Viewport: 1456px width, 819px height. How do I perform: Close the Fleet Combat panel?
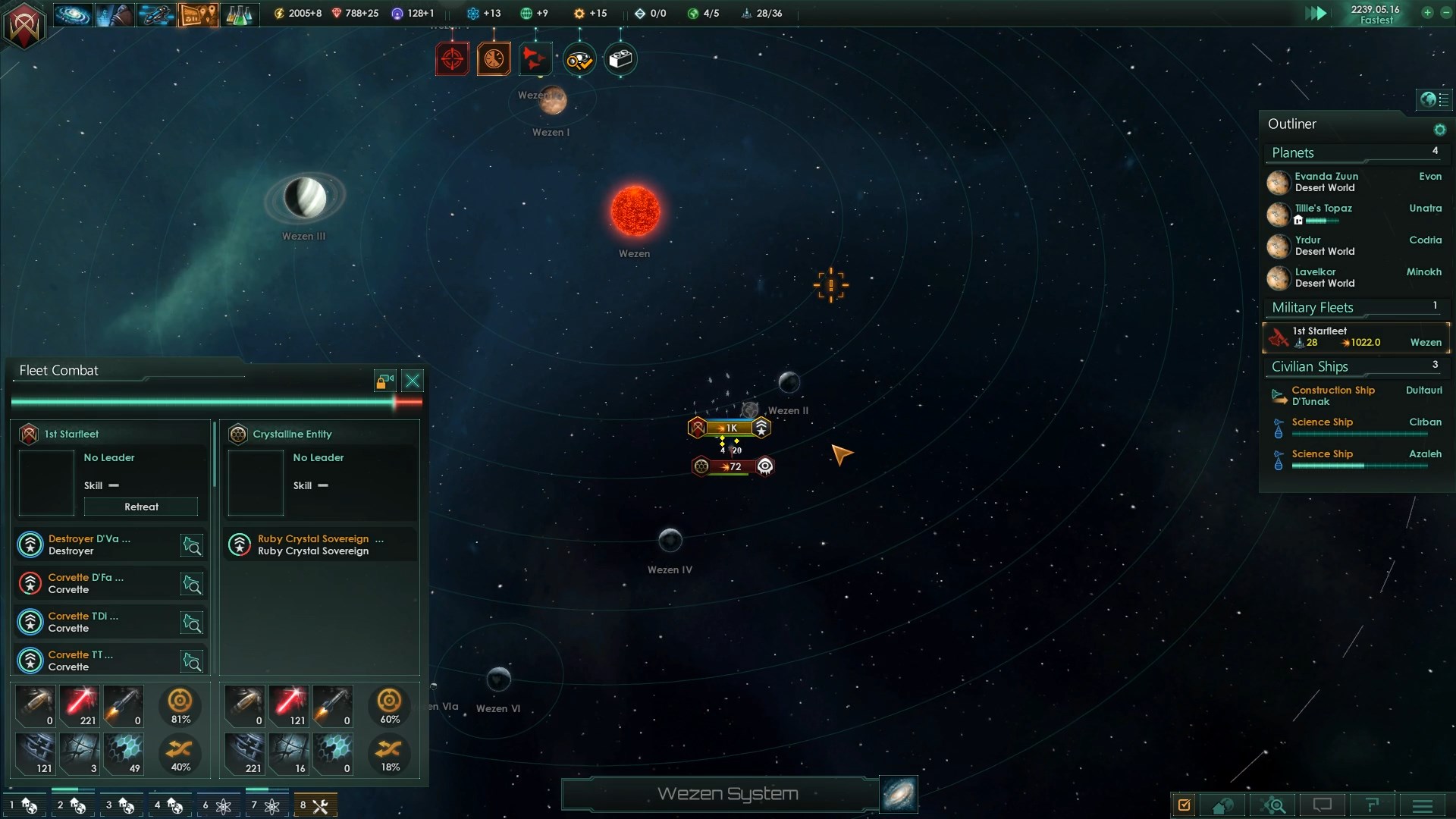pos(413,381)
